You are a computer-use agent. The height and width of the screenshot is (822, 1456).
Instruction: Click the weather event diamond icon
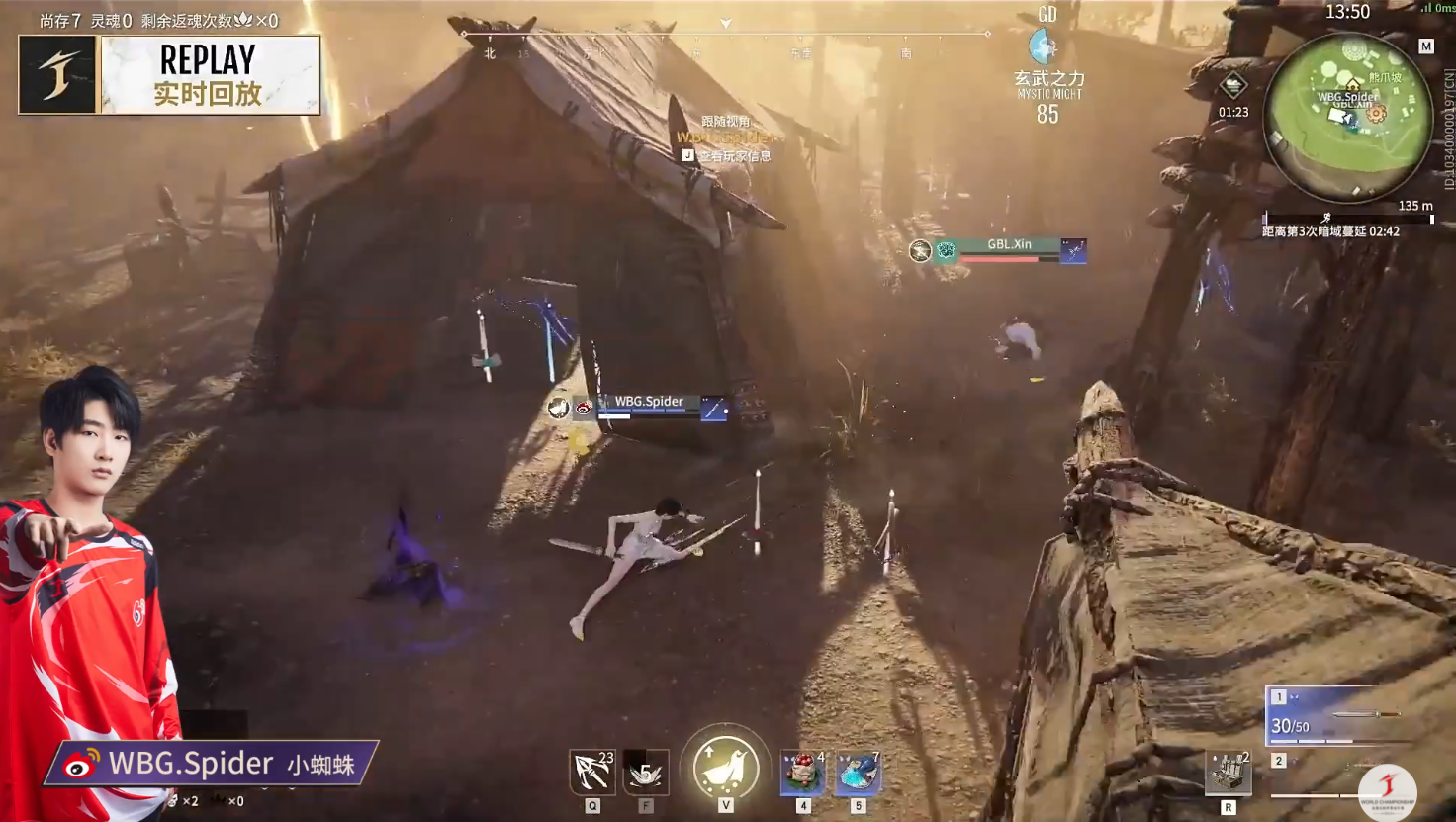(1232, 86)
